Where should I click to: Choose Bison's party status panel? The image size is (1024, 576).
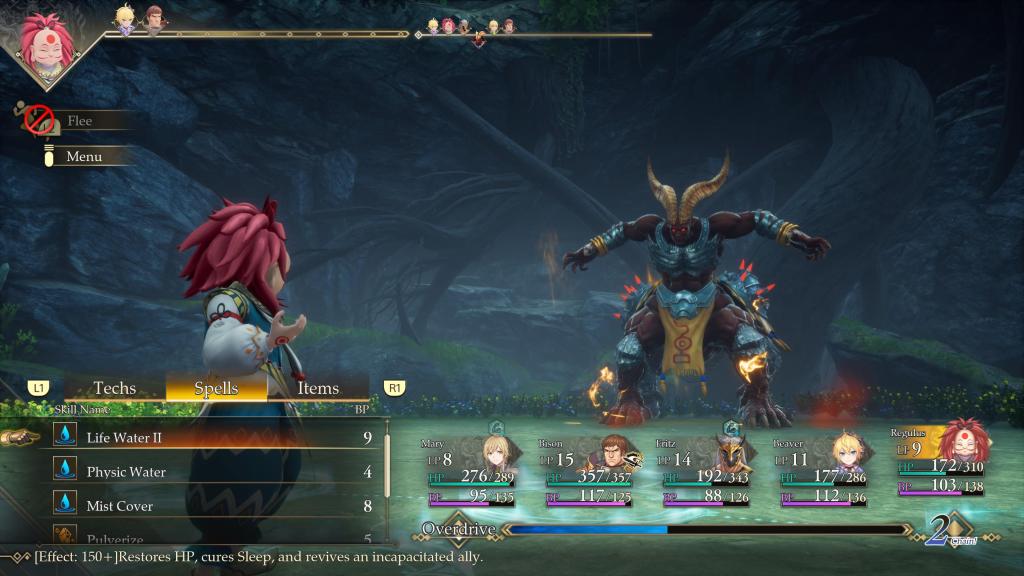click(x=590, y=469)
